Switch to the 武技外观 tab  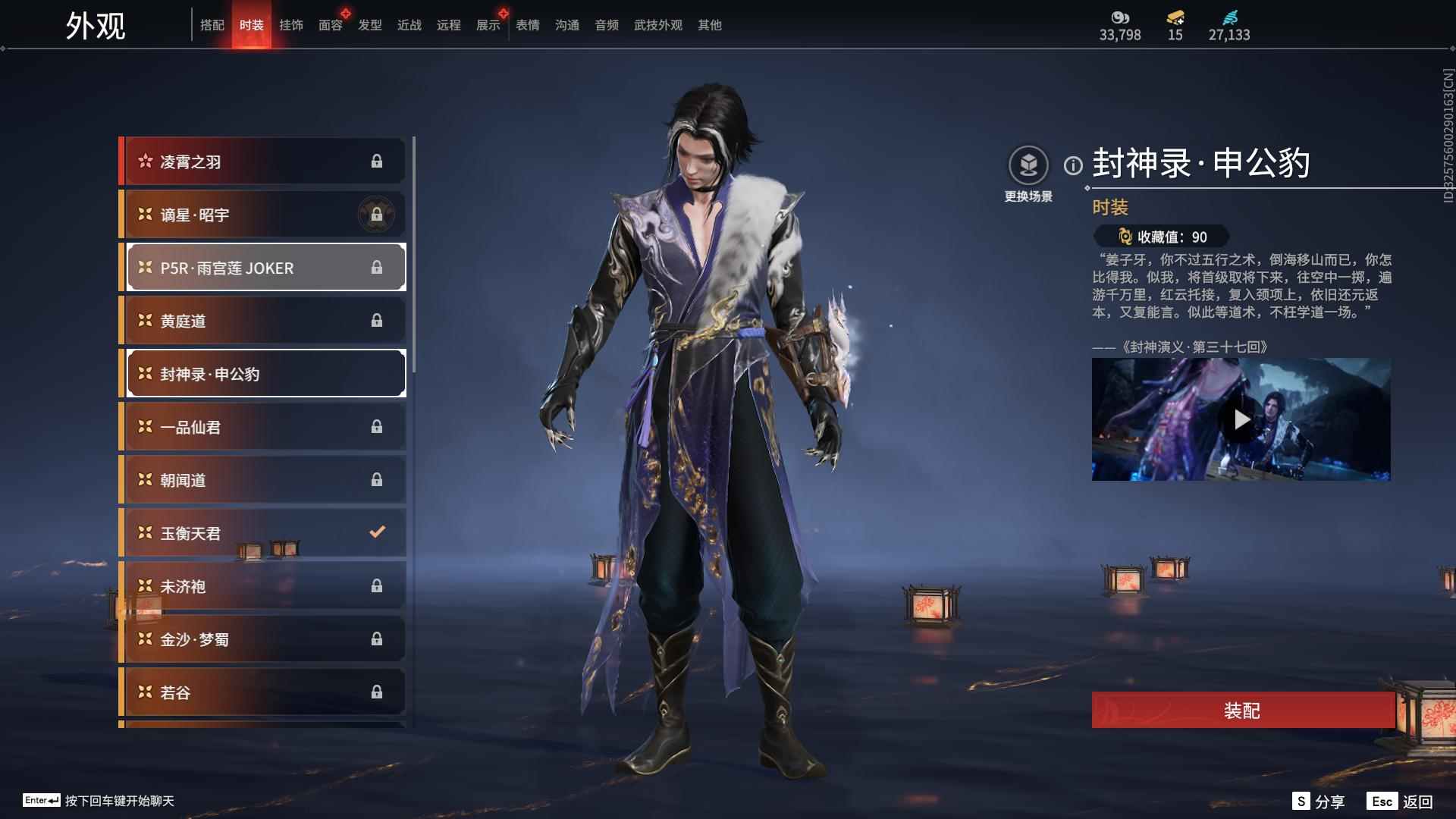(658, 26)
